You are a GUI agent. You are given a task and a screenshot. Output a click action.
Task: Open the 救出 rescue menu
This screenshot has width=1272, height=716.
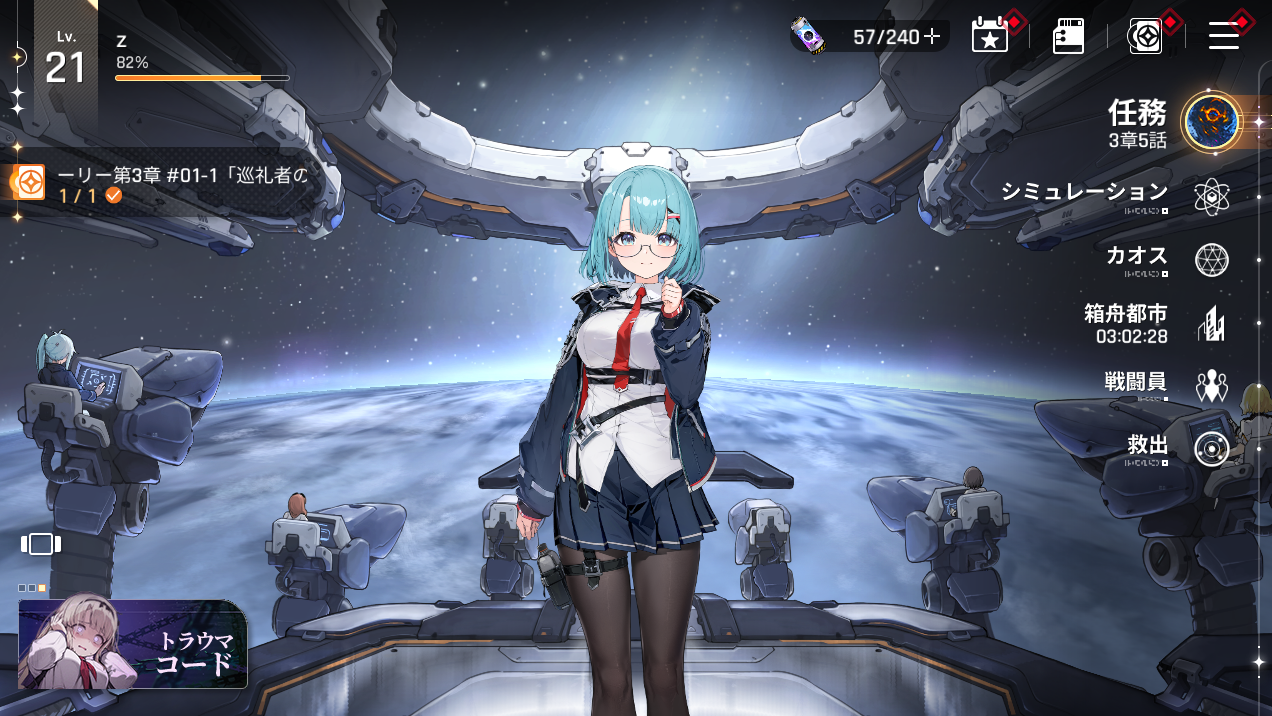coord(1211,449)
